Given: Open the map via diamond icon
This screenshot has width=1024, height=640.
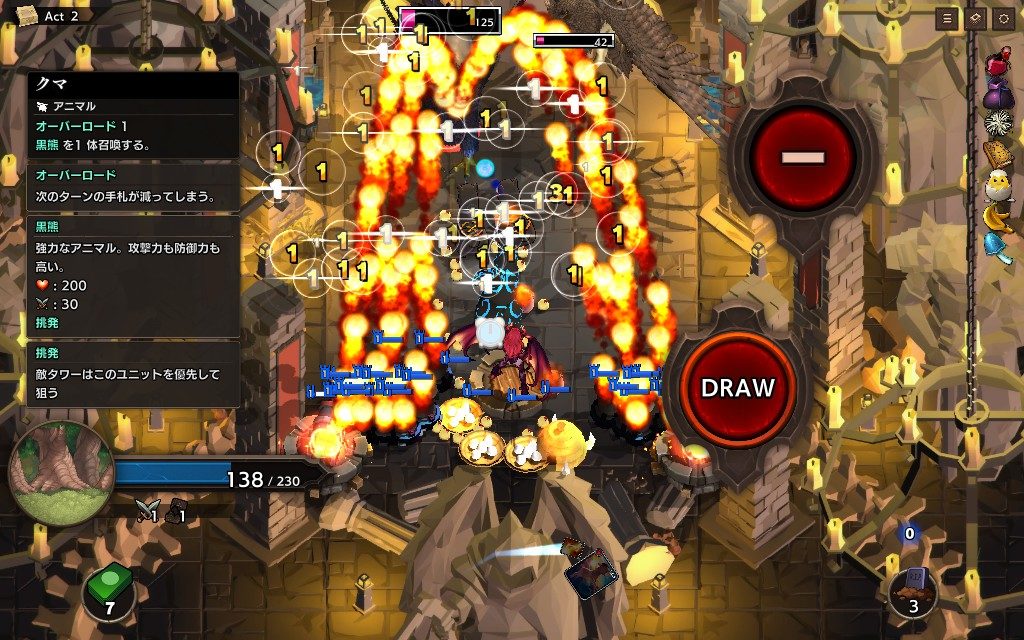Looking at the screenshot, I should coord(973,19).
